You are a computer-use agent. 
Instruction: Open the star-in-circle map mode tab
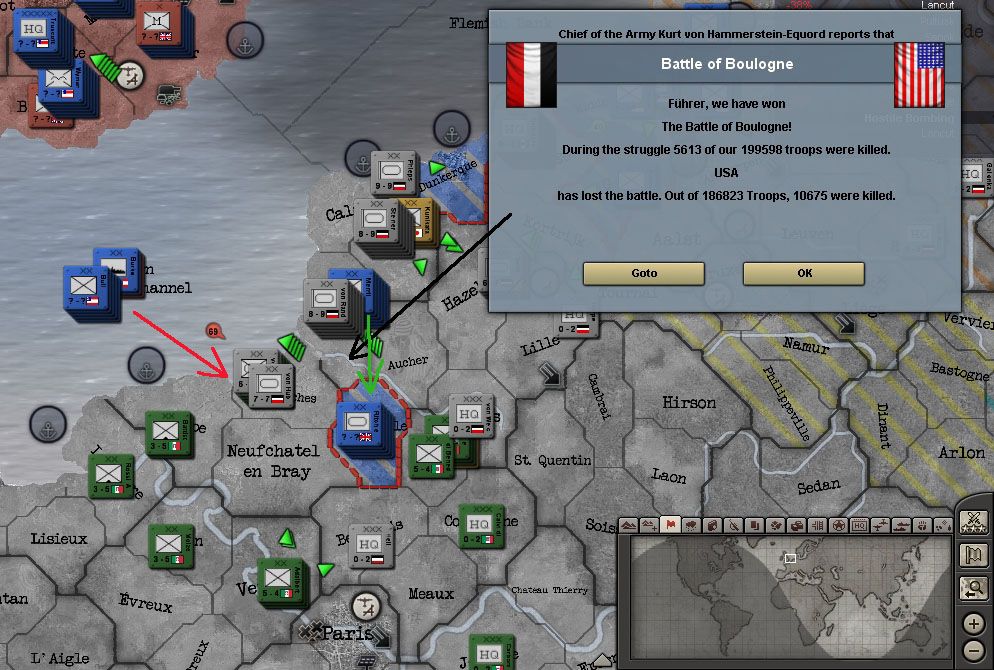[838, 525]
